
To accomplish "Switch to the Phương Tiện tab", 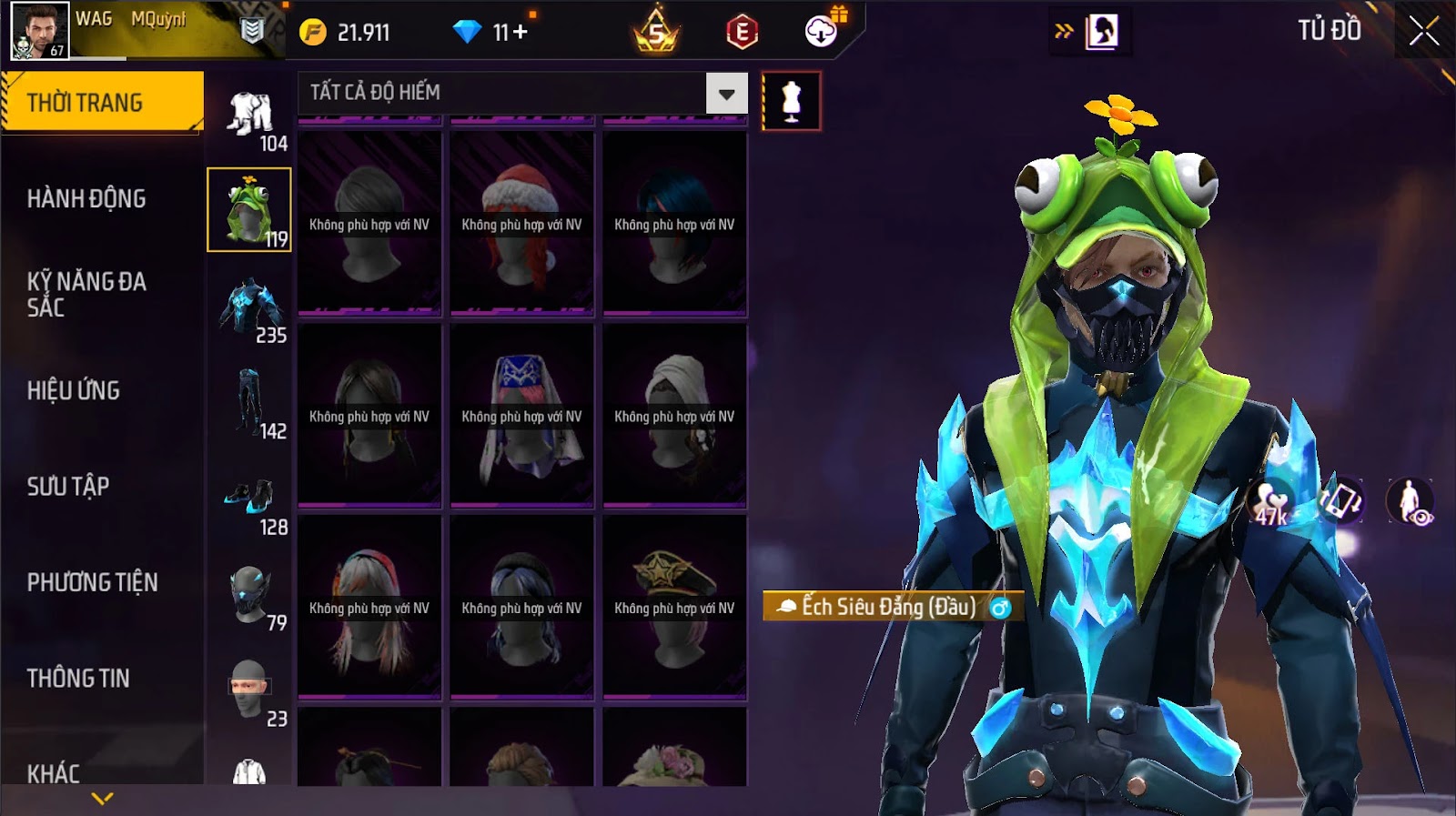I will (x=92, y=582).
